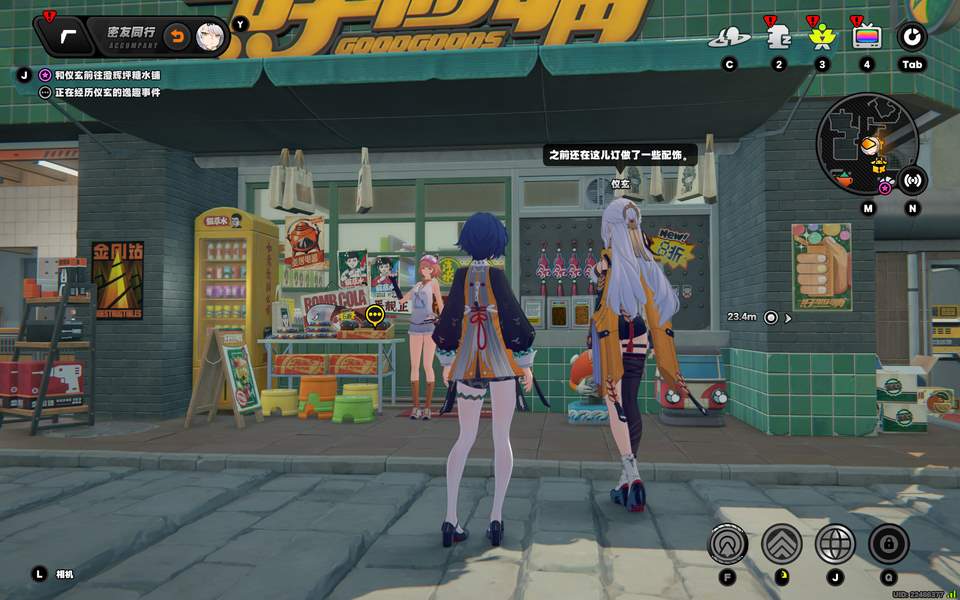Click the signal wave button beside minimap

(x=912, y=181)
